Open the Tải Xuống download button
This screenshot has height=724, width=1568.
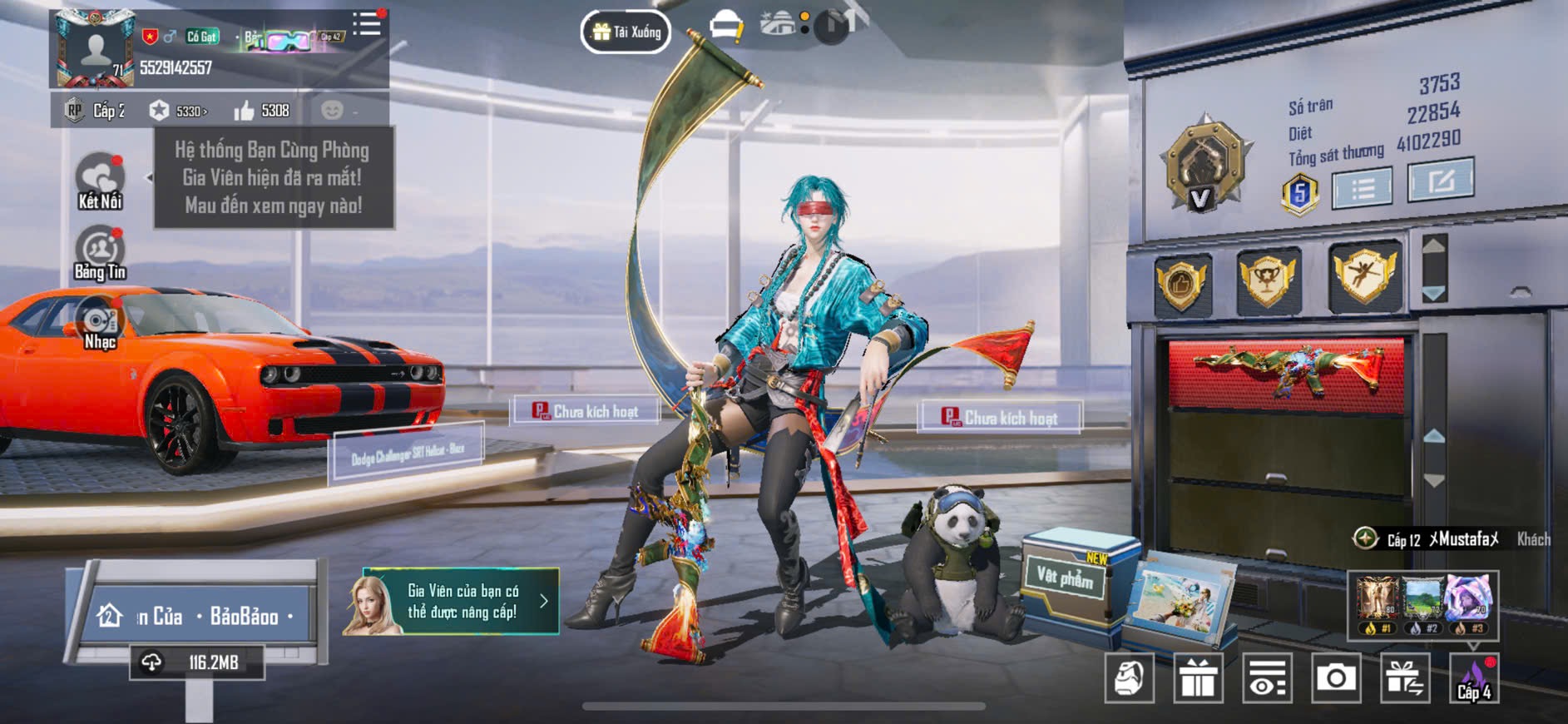coord(626,32)
